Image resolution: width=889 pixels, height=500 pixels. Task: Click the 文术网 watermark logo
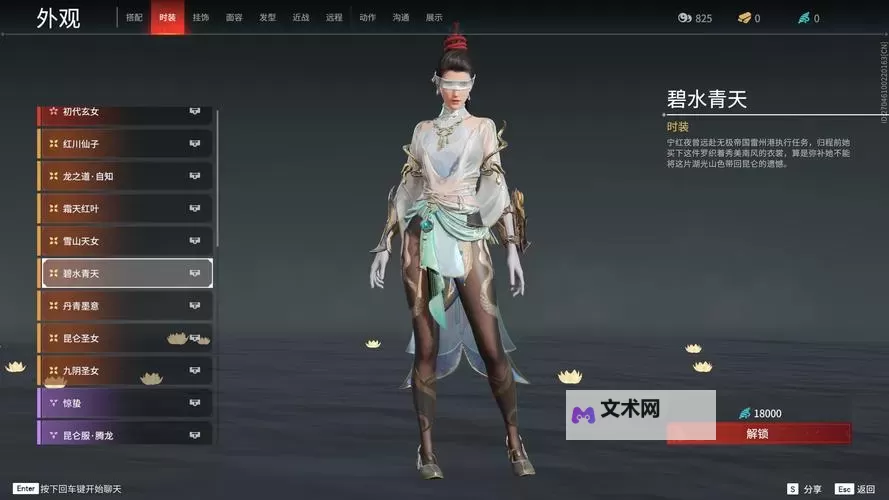[615, 413]
